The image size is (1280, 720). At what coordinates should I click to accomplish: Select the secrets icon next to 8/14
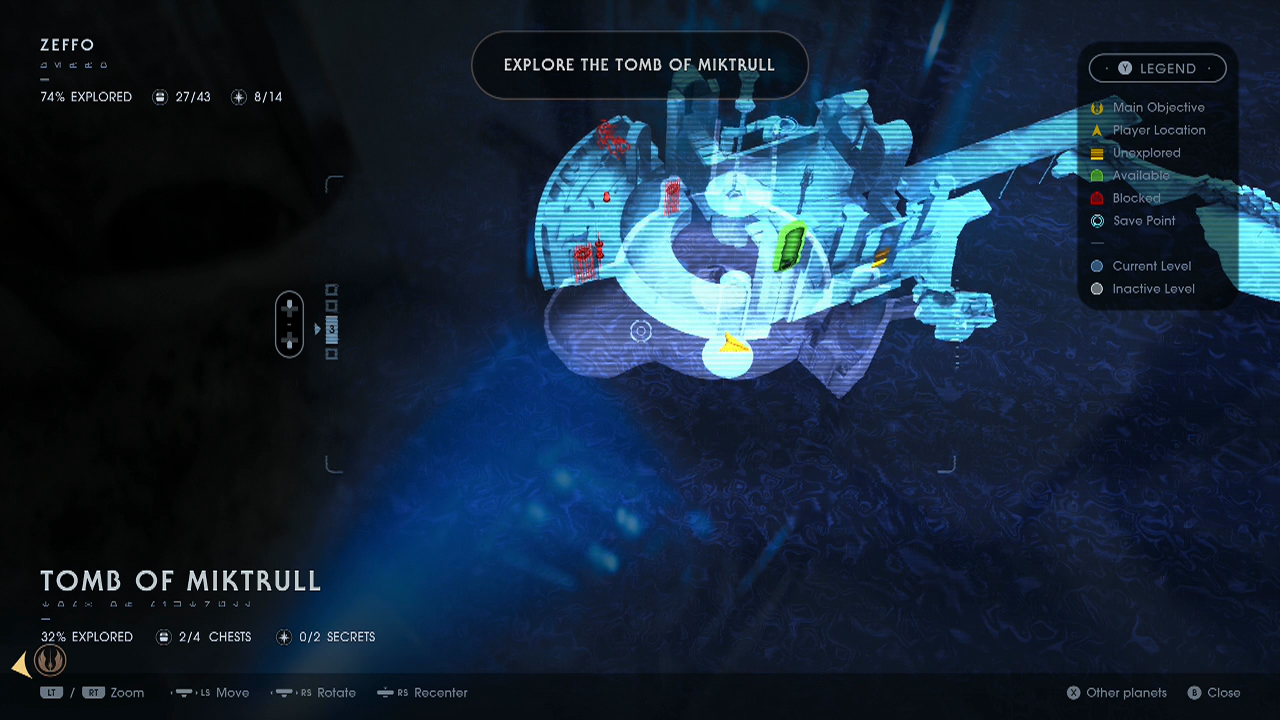coord(238,97)
